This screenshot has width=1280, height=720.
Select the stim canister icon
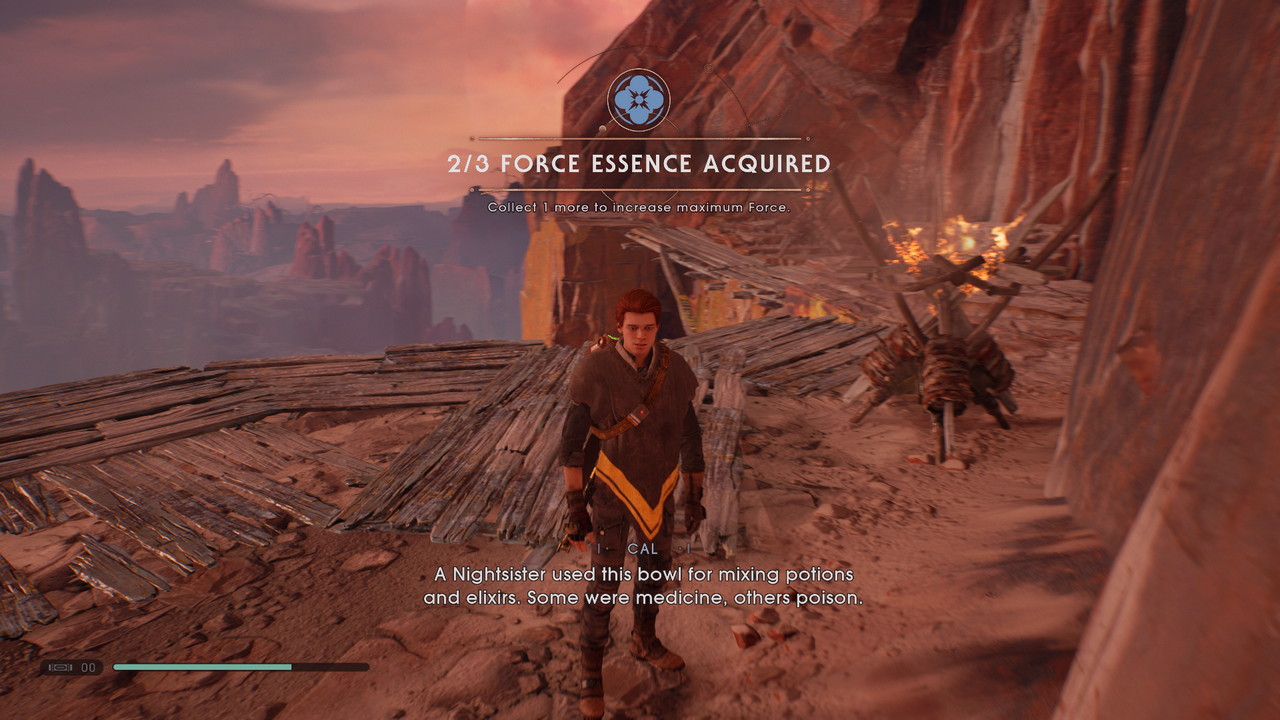(x=59, y=667)
